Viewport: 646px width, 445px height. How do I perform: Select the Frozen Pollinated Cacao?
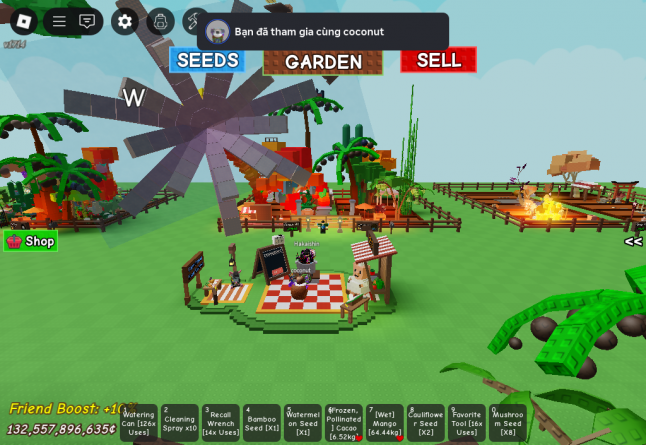tap(344, 423)
